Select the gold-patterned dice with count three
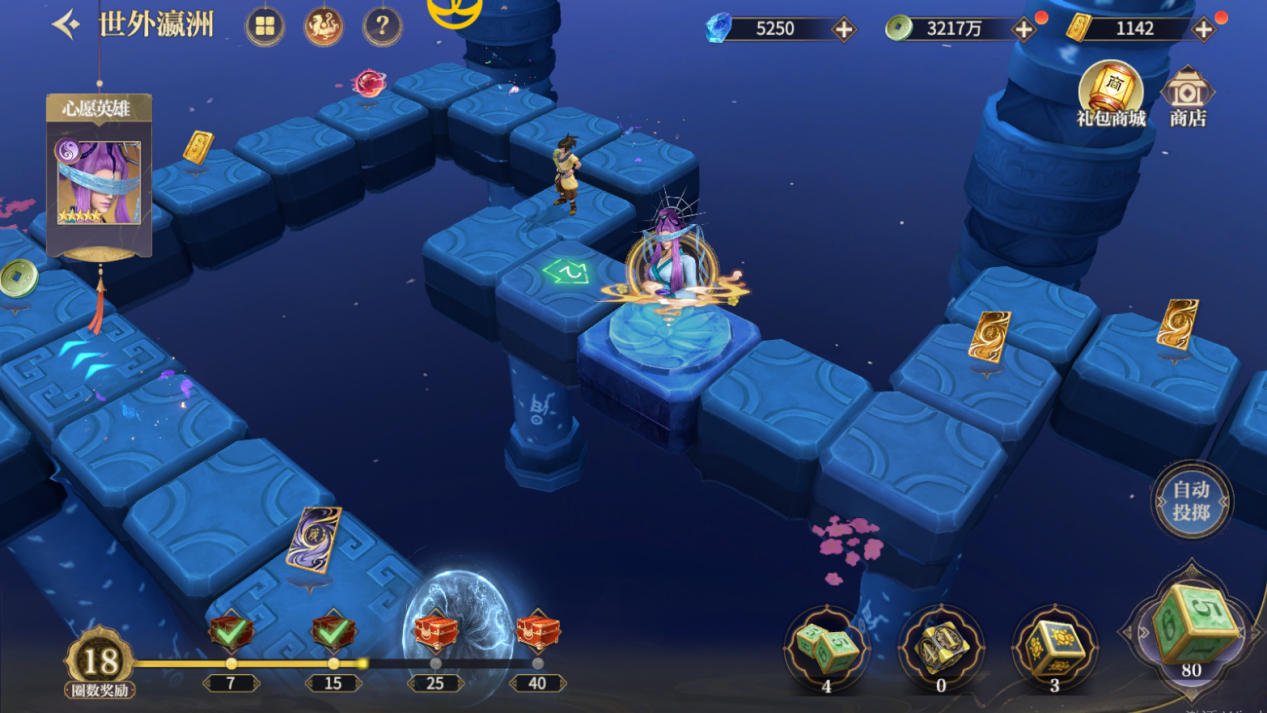 click(1055, 647)
